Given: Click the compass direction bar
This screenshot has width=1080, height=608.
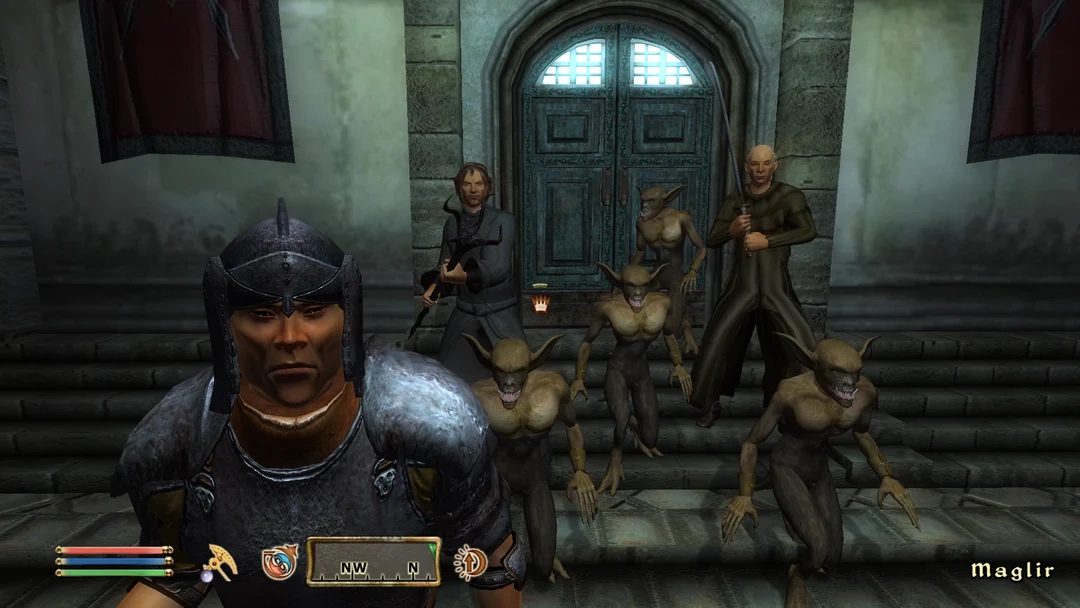Looking at the screenshot, I should [x=373, y=562].
